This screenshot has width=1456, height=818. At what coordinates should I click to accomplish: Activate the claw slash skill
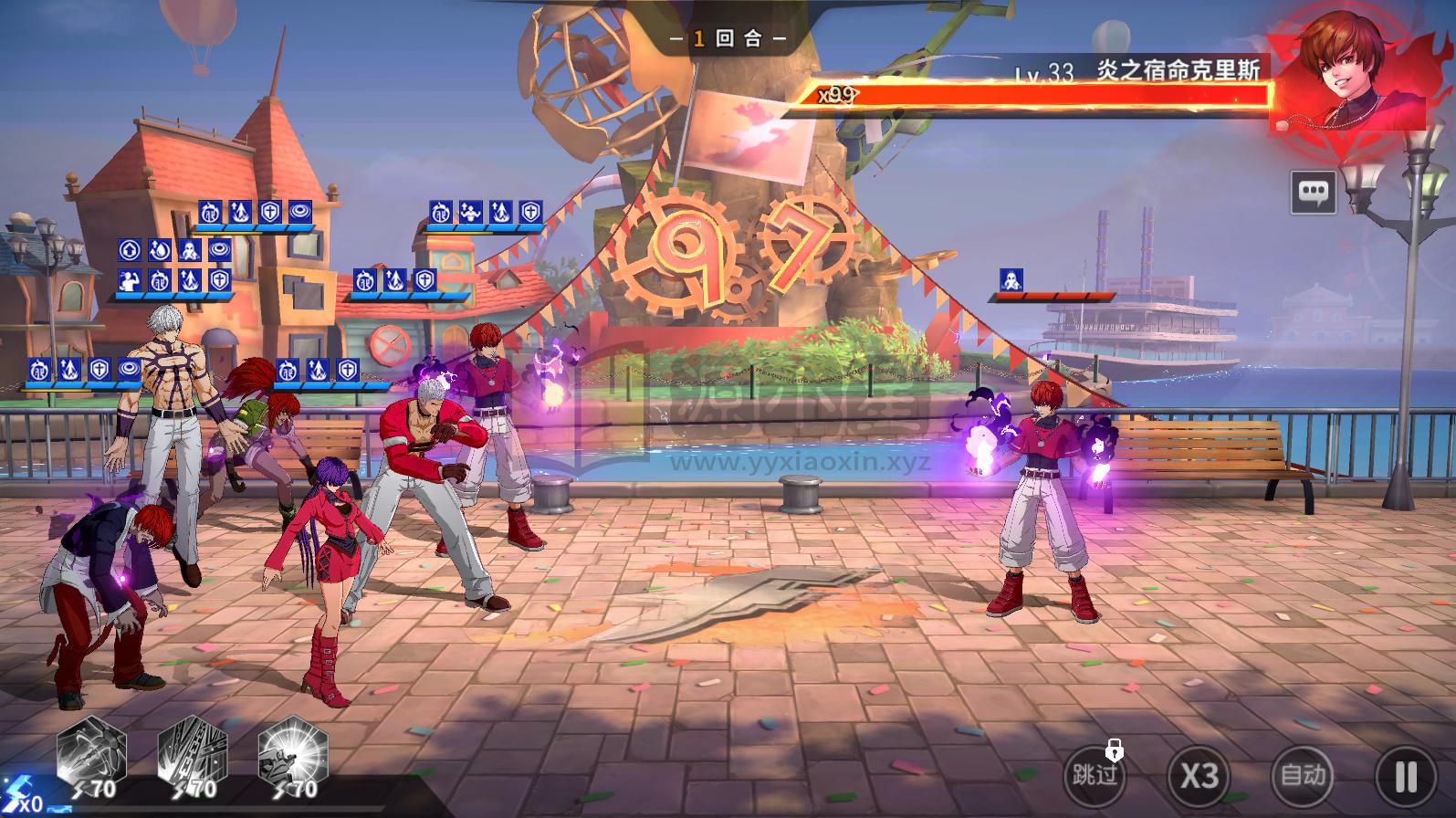click(91, 753)
